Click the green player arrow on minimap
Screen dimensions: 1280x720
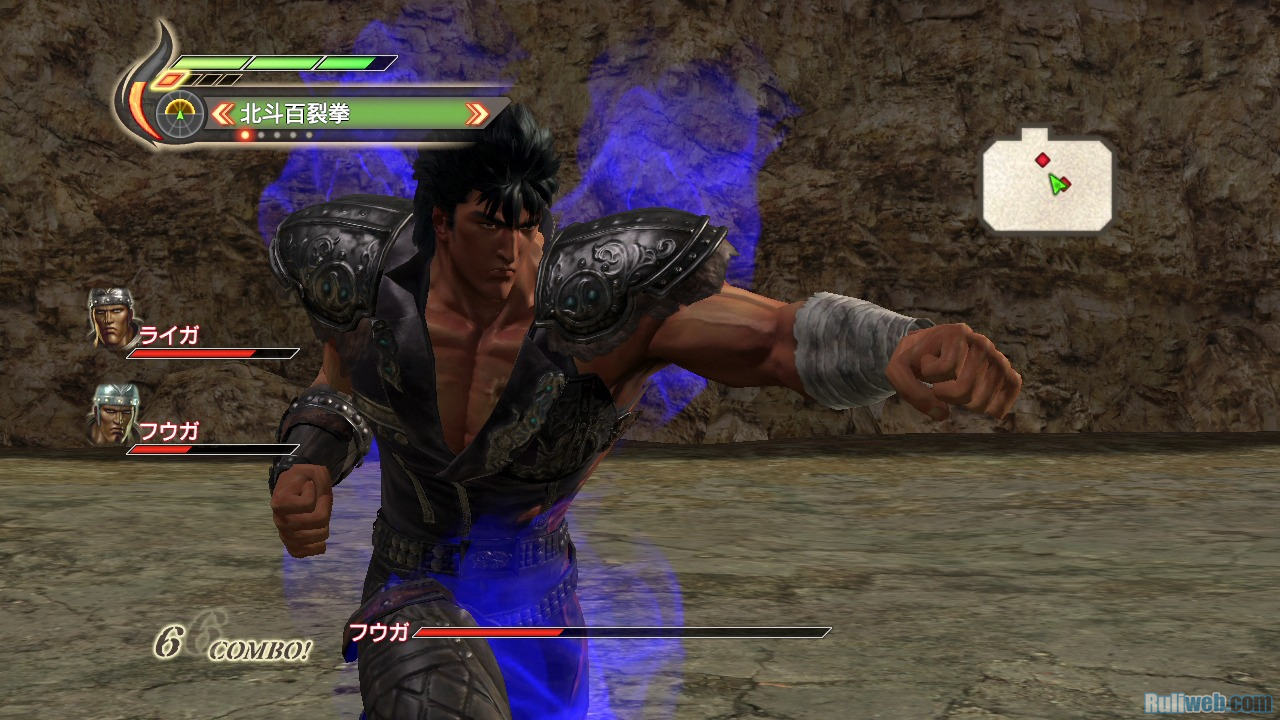click(x=1055, y=184)
